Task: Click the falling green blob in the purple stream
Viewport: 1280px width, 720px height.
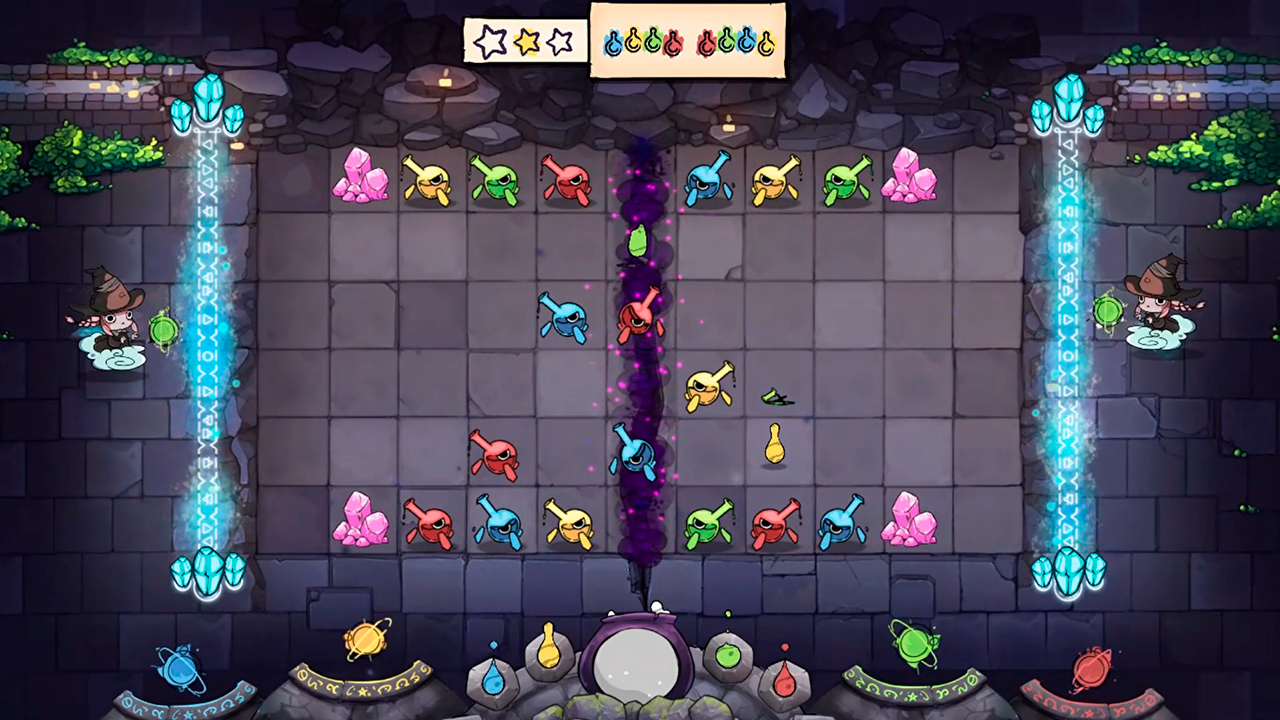Action: coord(637,243)
